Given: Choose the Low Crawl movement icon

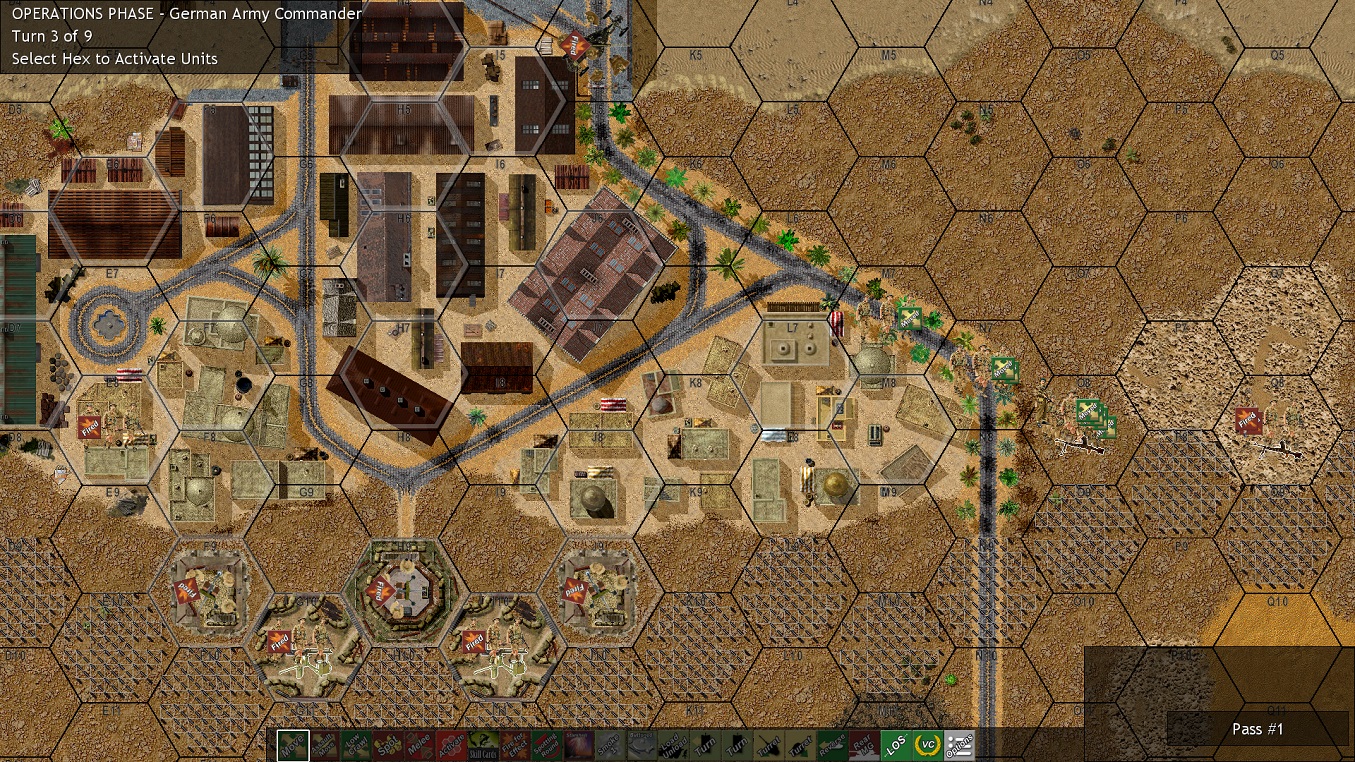Looking at the screenshot, I should point(356,746).
